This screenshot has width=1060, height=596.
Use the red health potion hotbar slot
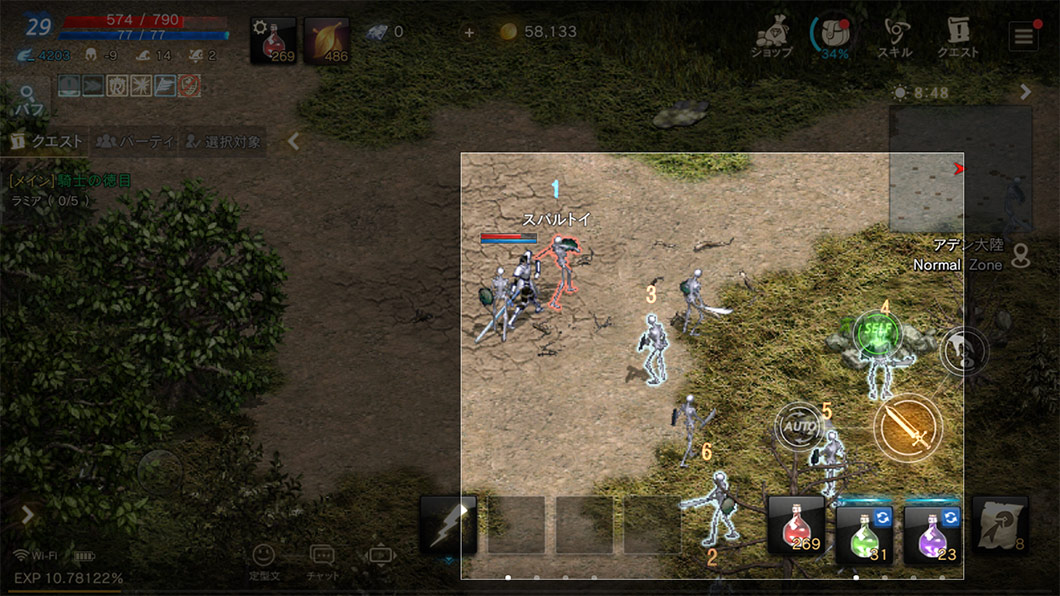pos(795,525)
